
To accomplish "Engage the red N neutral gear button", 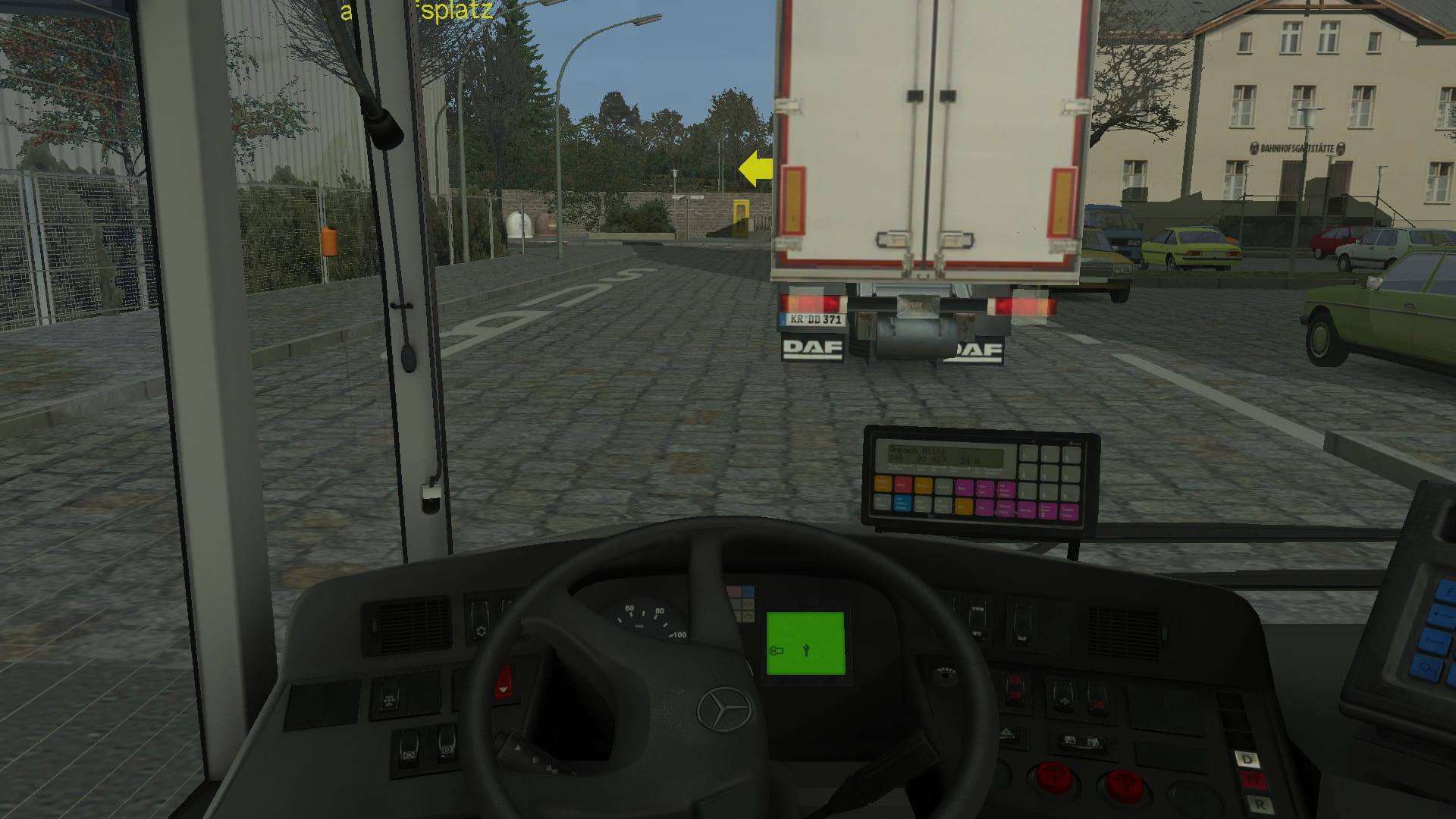I will click(x=1253, y=780).
